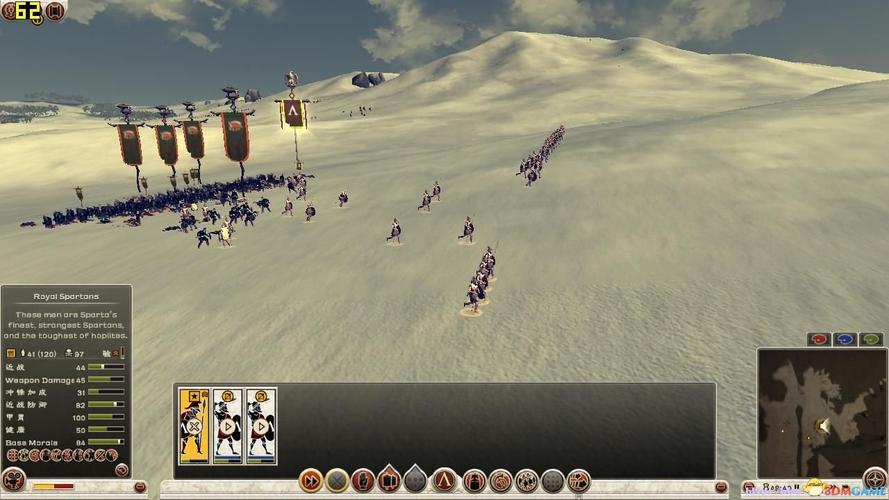
Task: Click the helmet icon button in the command bar
Action: click(474, 481)
